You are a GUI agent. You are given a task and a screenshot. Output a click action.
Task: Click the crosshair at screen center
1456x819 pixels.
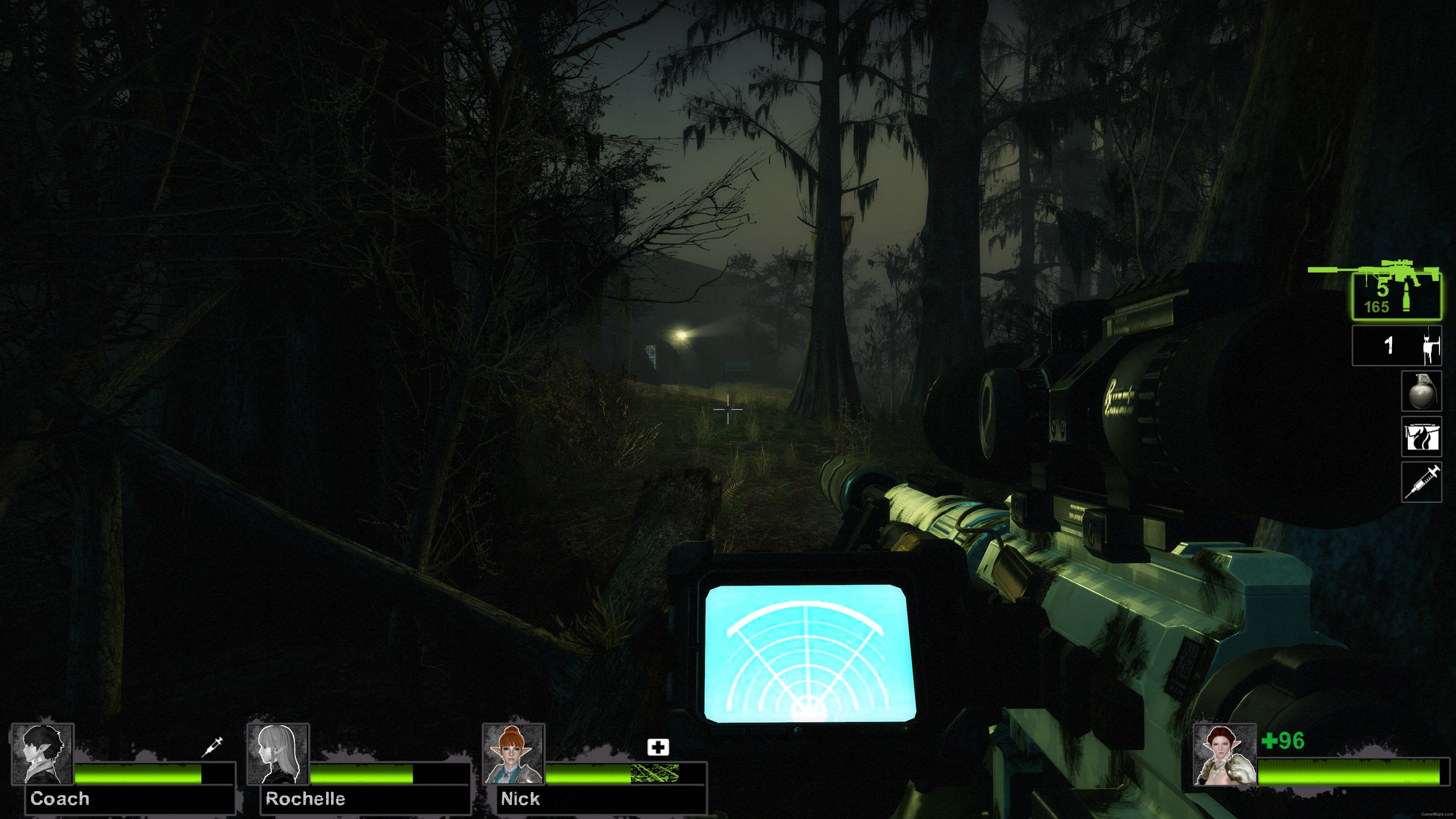(x=728, y=409)
